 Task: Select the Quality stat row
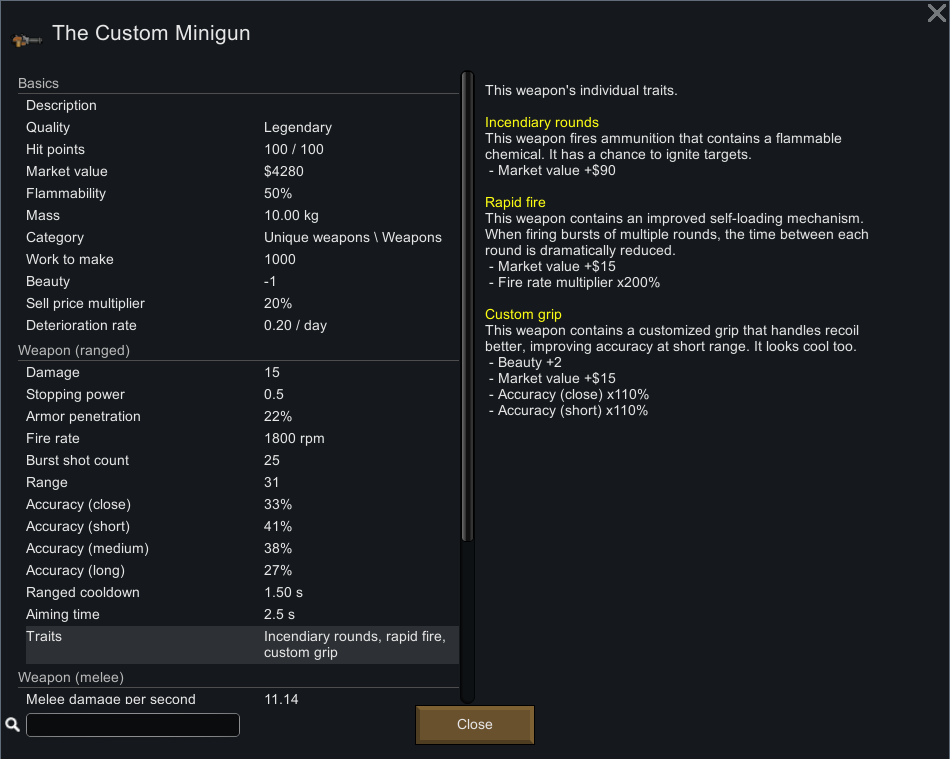(x=240, y=128)
